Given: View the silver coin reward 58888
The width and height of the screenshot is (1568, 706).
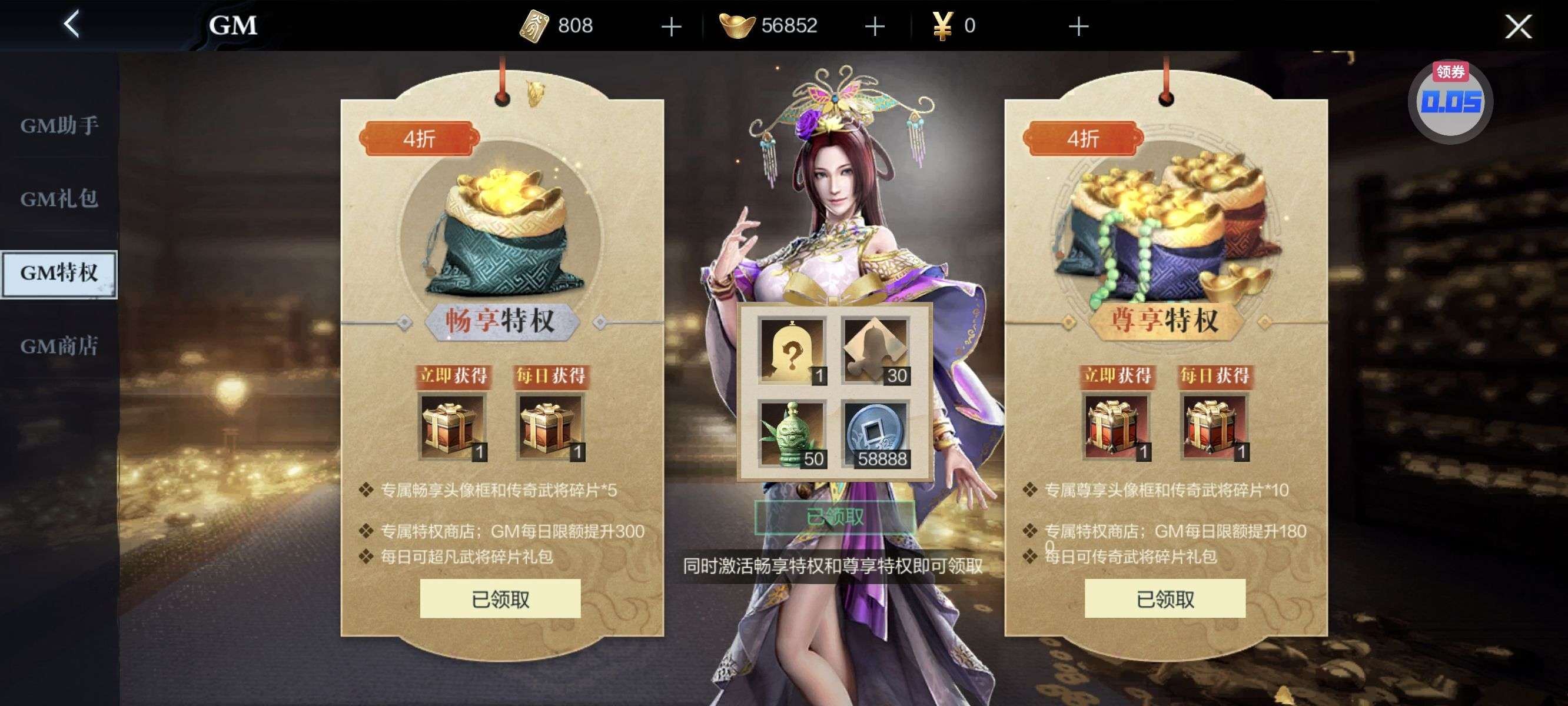Looking at the screenshot, I should tap(875, 434).
